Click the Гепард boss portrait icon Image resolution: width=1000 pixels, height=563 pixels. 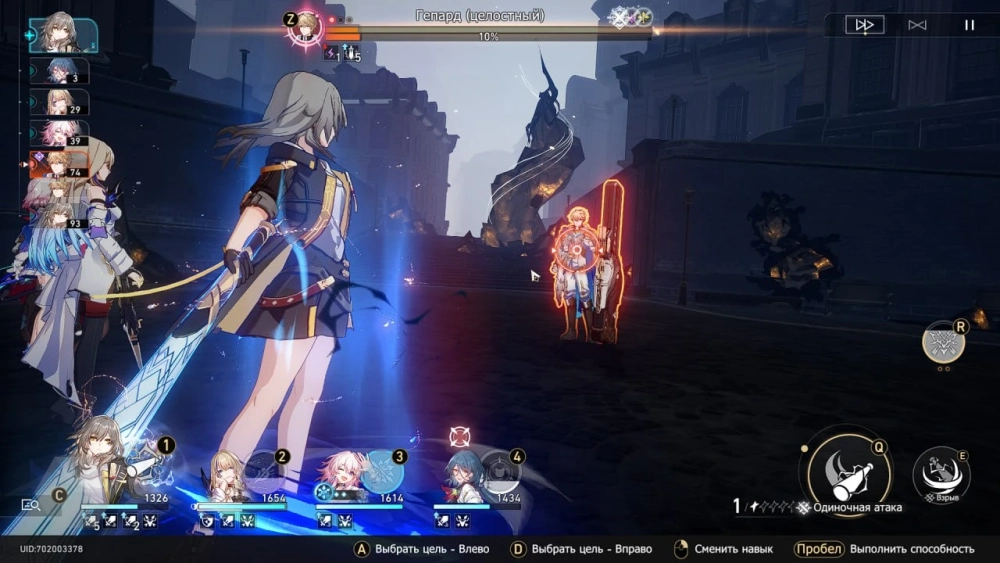click(x=304, y=27)
